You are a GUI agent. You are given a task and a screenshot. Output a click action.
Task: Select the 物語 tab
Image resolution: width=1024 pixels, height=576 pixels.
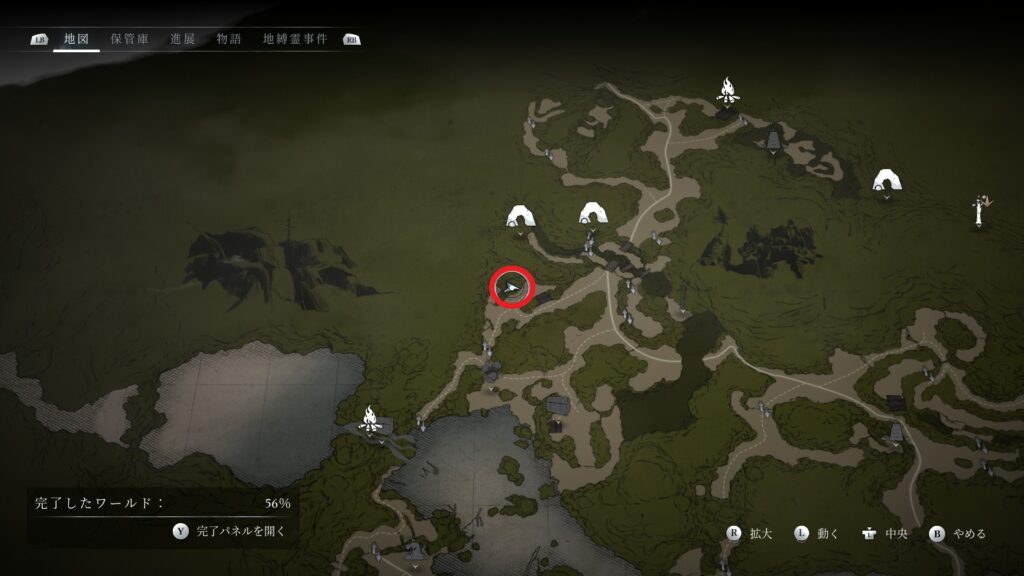pos(228,39)
